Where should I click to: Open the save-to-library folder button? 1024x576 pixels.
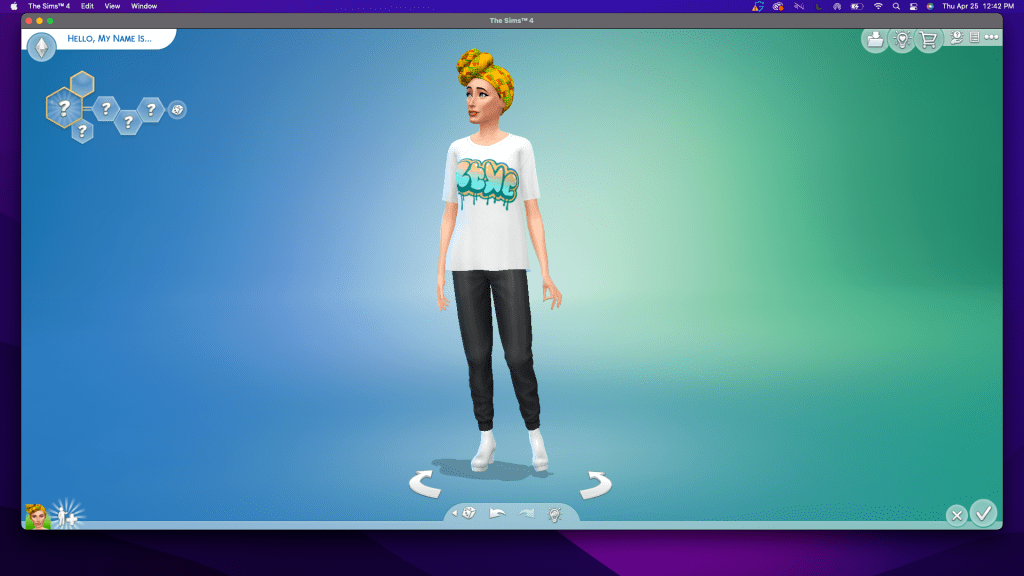click(875, 40)
